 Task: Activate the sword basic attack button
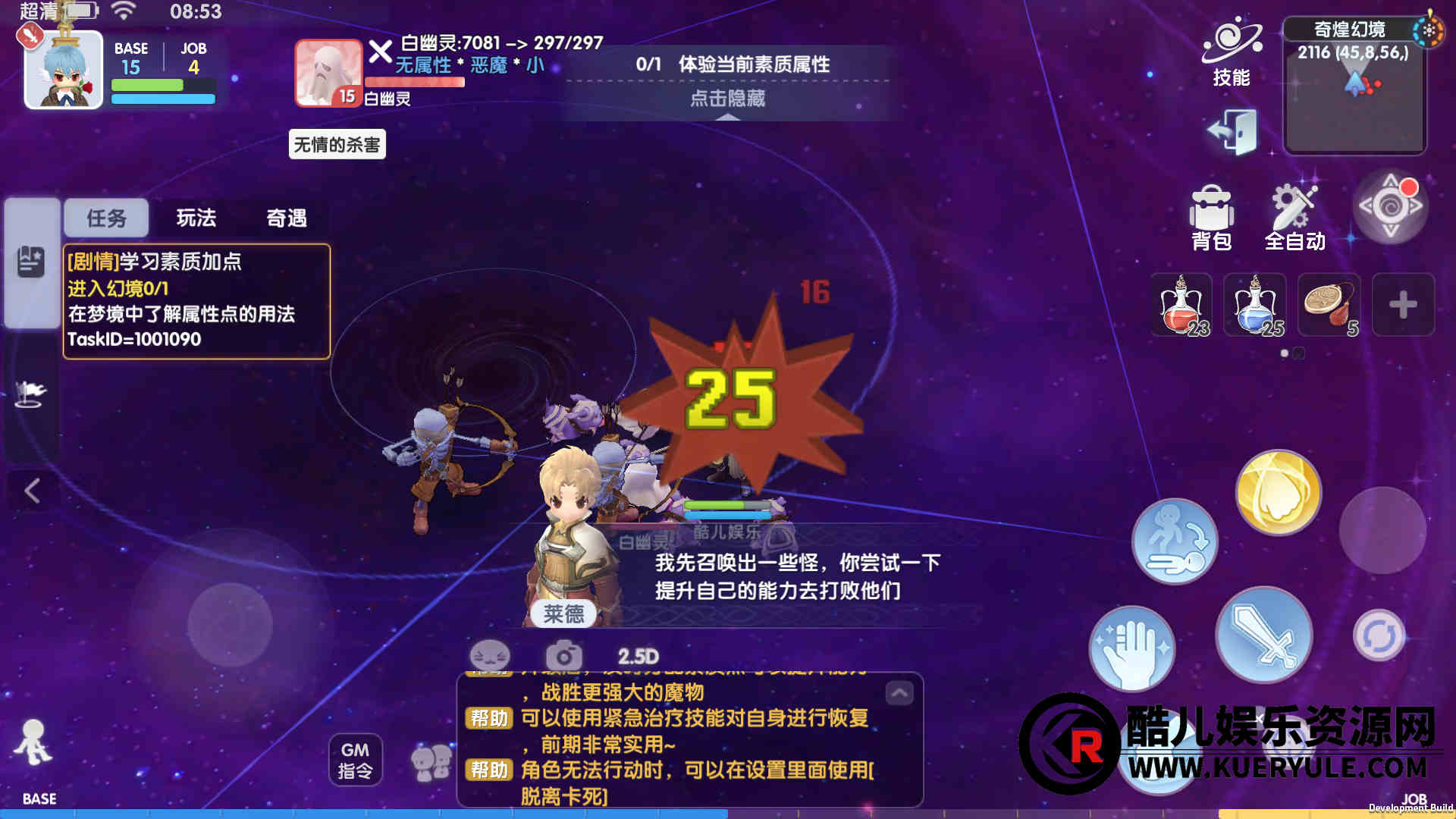pyautogui.click(x=1263, y=634)
